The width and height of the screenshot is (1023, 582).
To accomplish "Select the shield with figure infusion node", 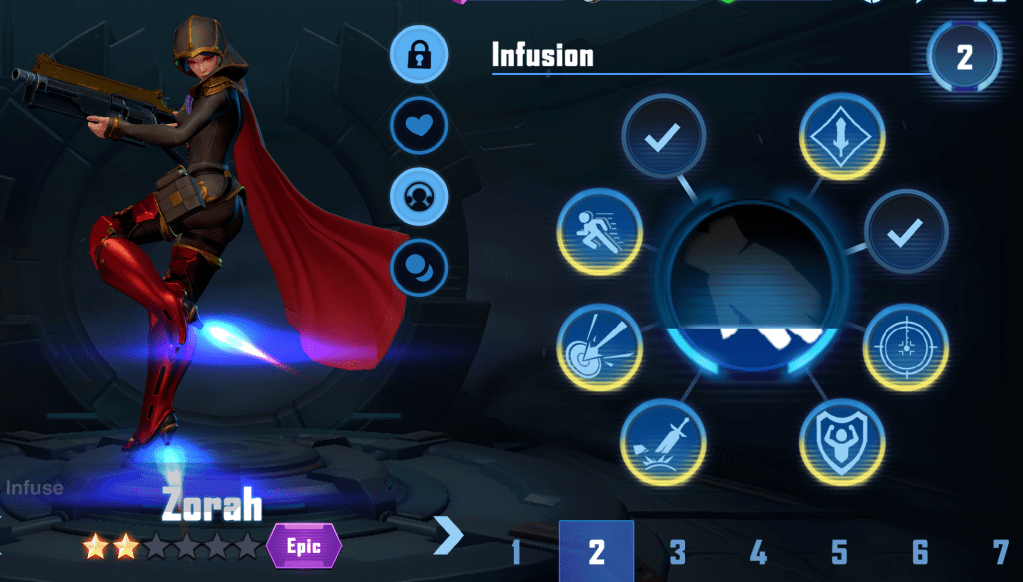I will 842,441.
